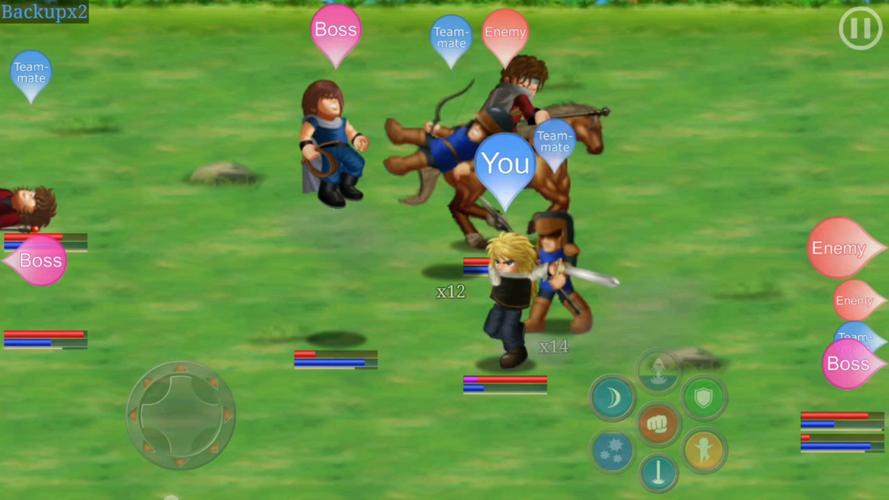Screen dimensions: 889x500
Task: Activate the yellow human figure skill
Action: coord(704,451)
